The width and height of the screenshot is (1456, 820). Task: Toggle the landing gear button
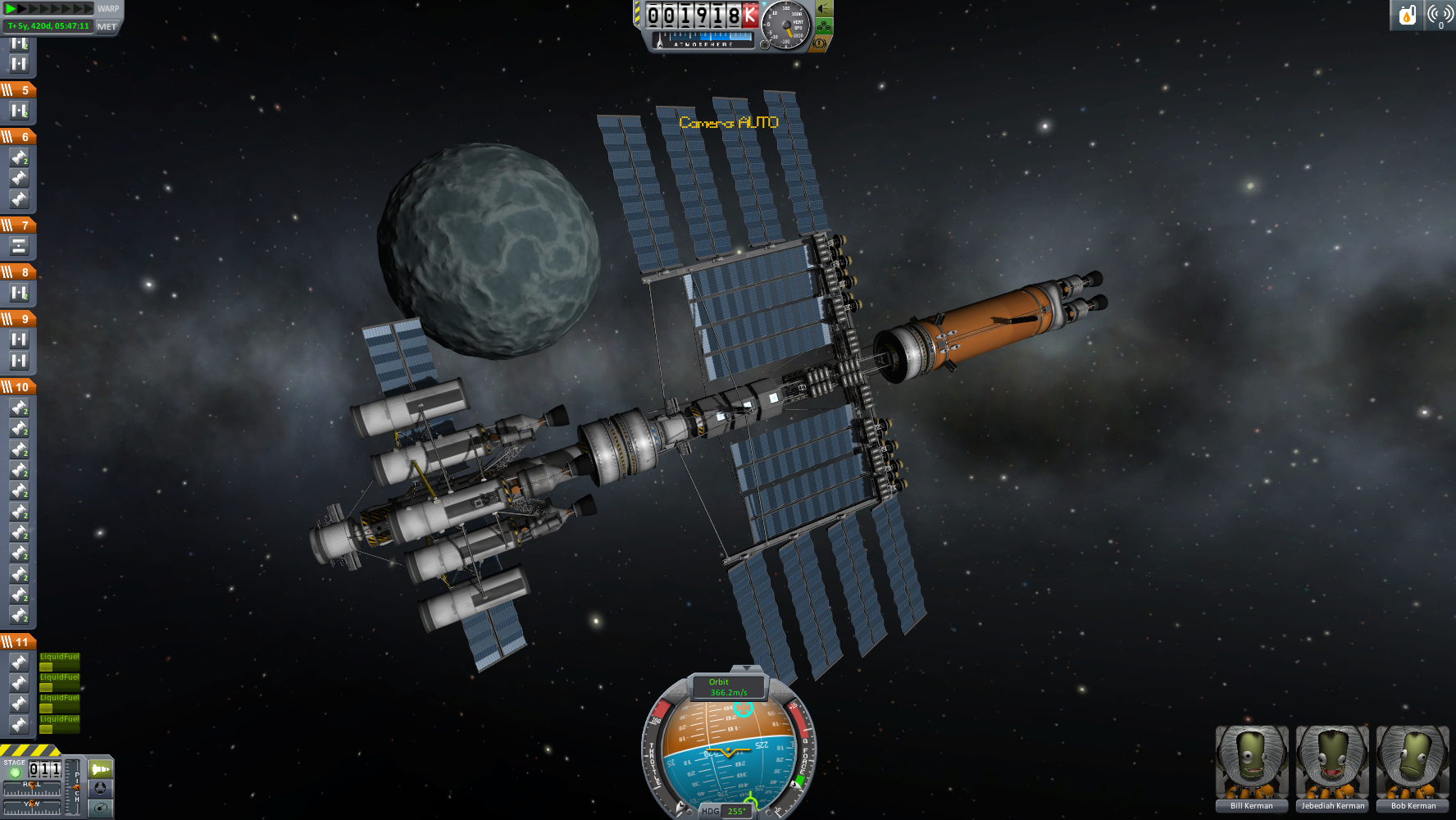(824, 26)
